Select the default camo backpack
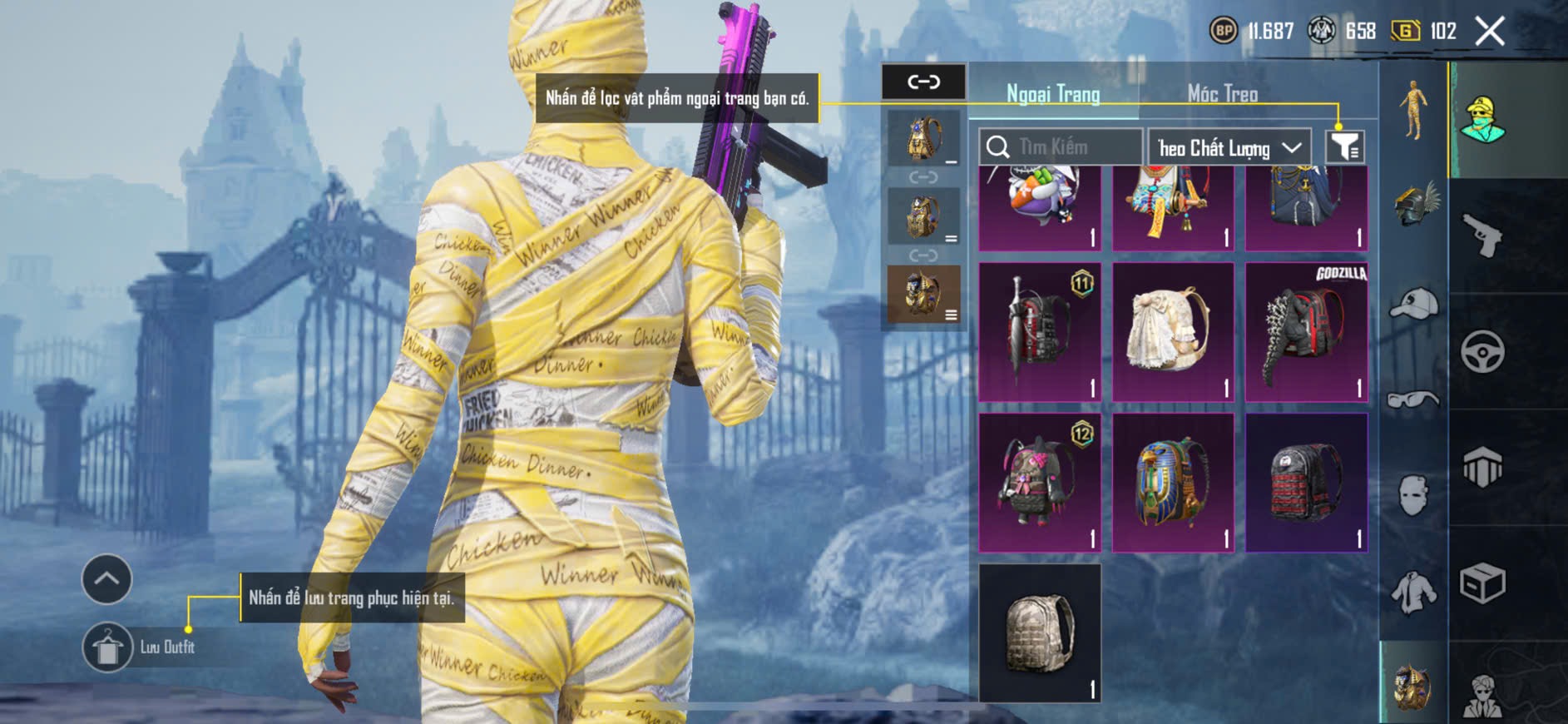1568x724 pixels. click(x=1040, y=633)
